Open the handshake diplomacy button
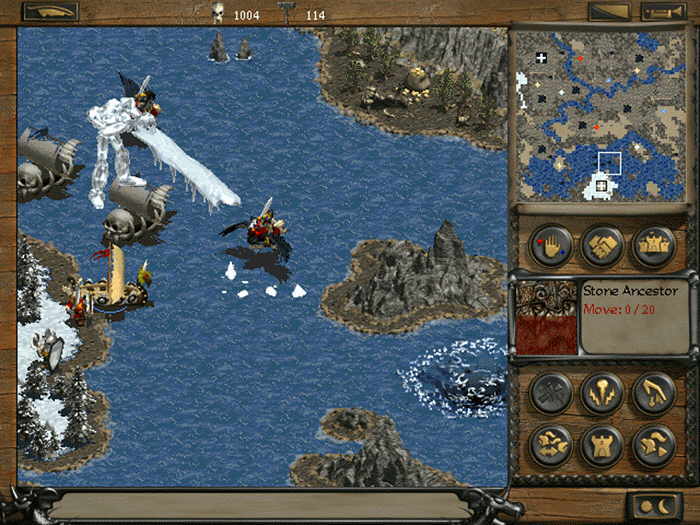Image resolution: width=700 pixels, height=525 pixels. coord(603,246)
